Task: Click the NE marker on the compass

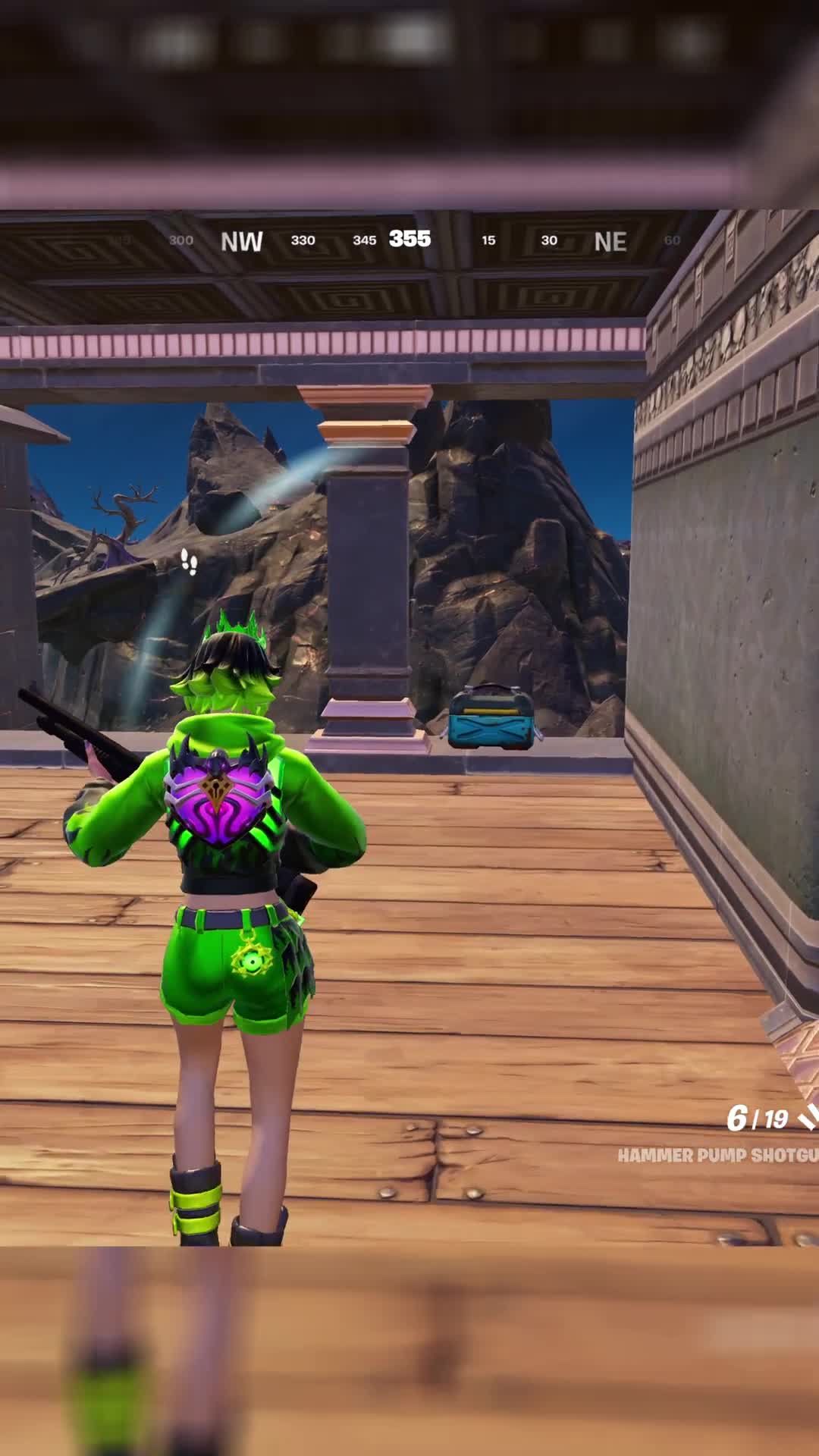Action: [x=610, y=242]
